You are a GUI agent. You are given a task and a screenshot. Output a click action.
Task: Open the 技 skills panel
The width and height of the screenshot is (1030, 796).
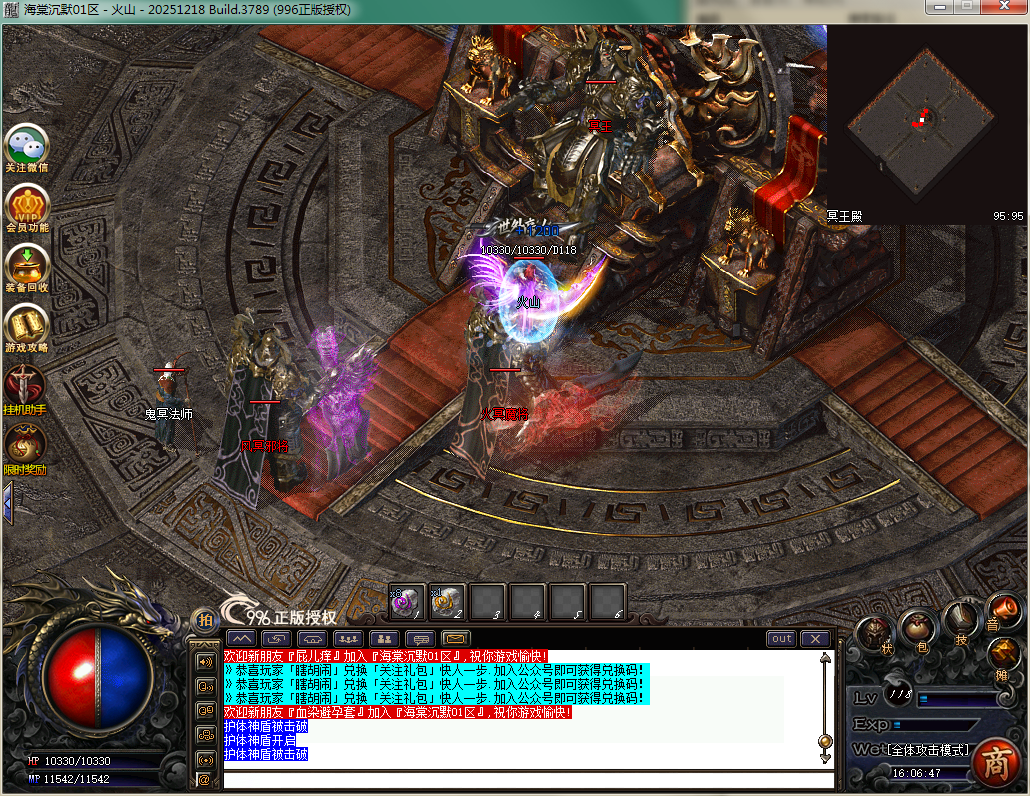tap(962, 620)
